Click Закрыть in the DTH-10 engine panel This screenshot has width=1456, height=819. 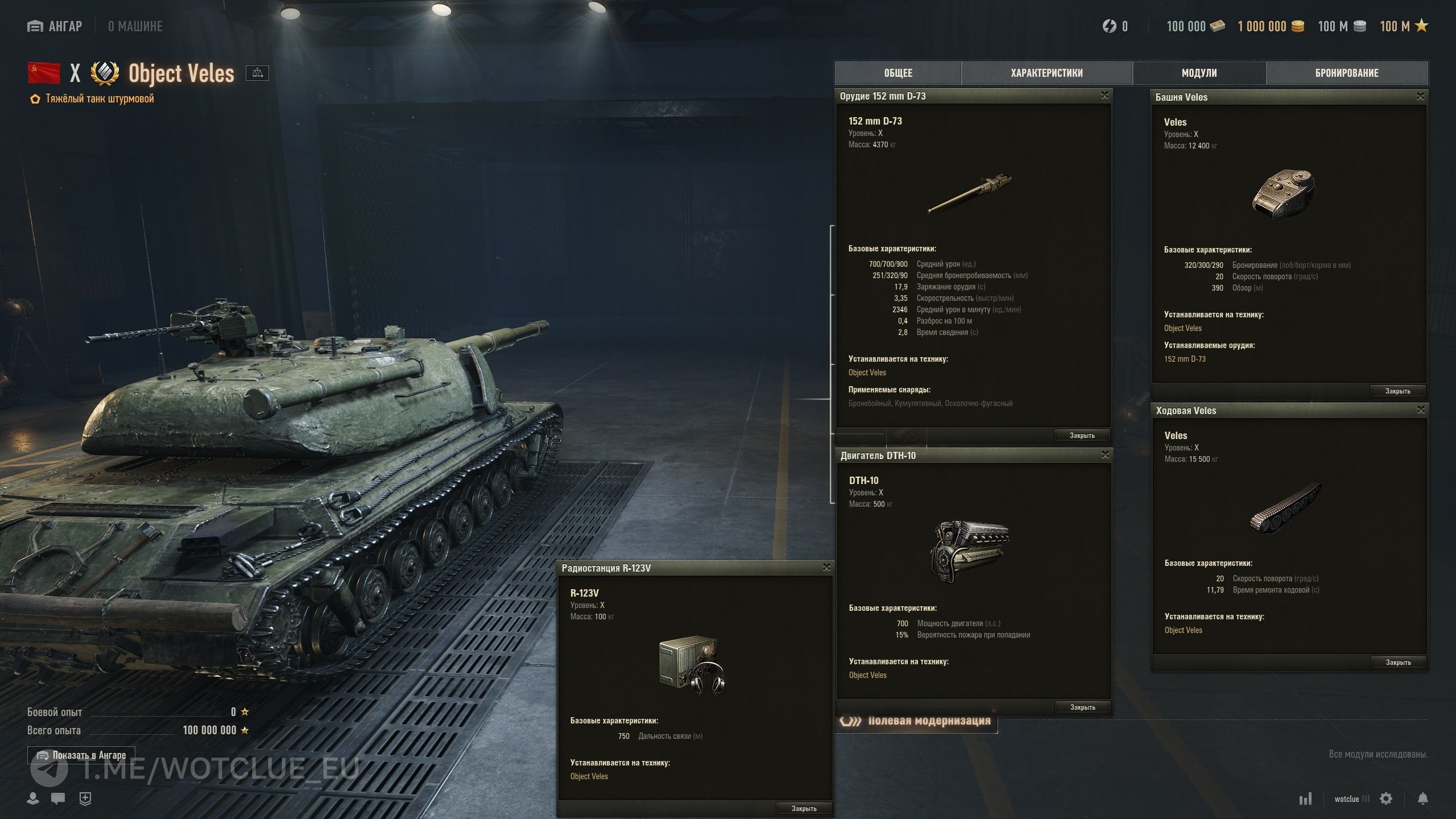pyautogui.click(x=1082, y=707)
